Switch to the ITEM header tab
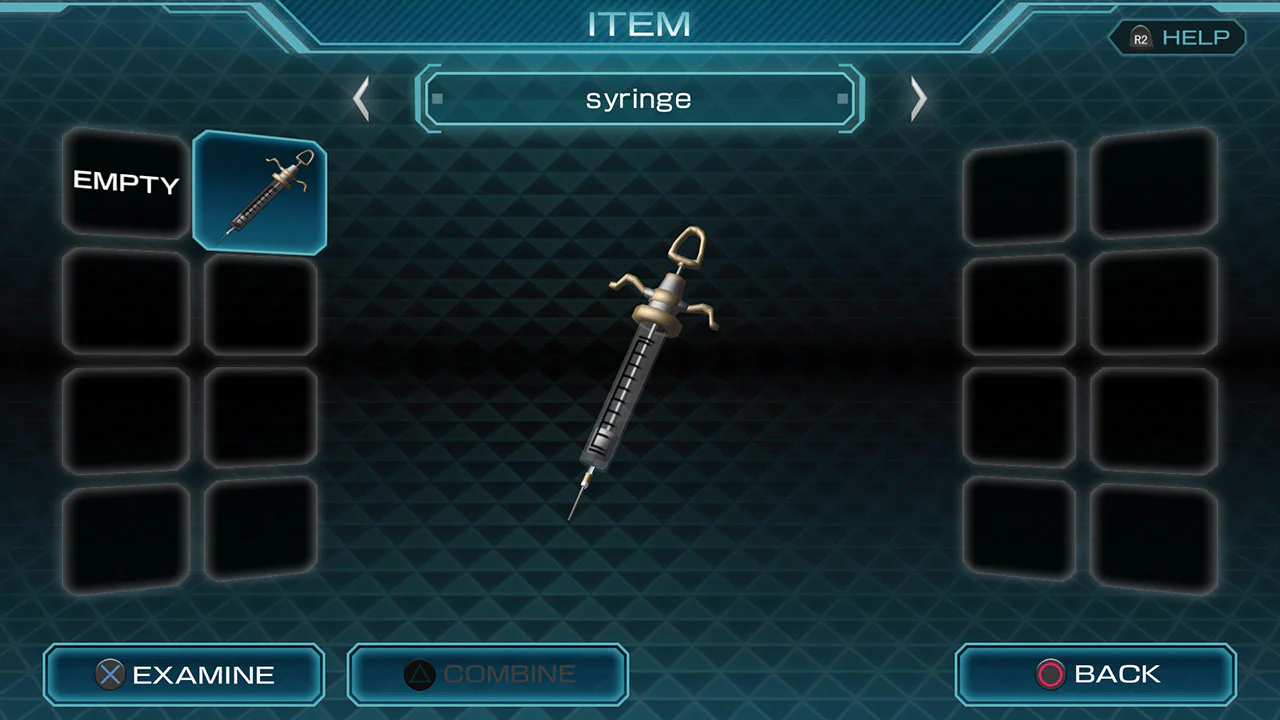This screenshot has width=1280, height=720. point(640,25)
